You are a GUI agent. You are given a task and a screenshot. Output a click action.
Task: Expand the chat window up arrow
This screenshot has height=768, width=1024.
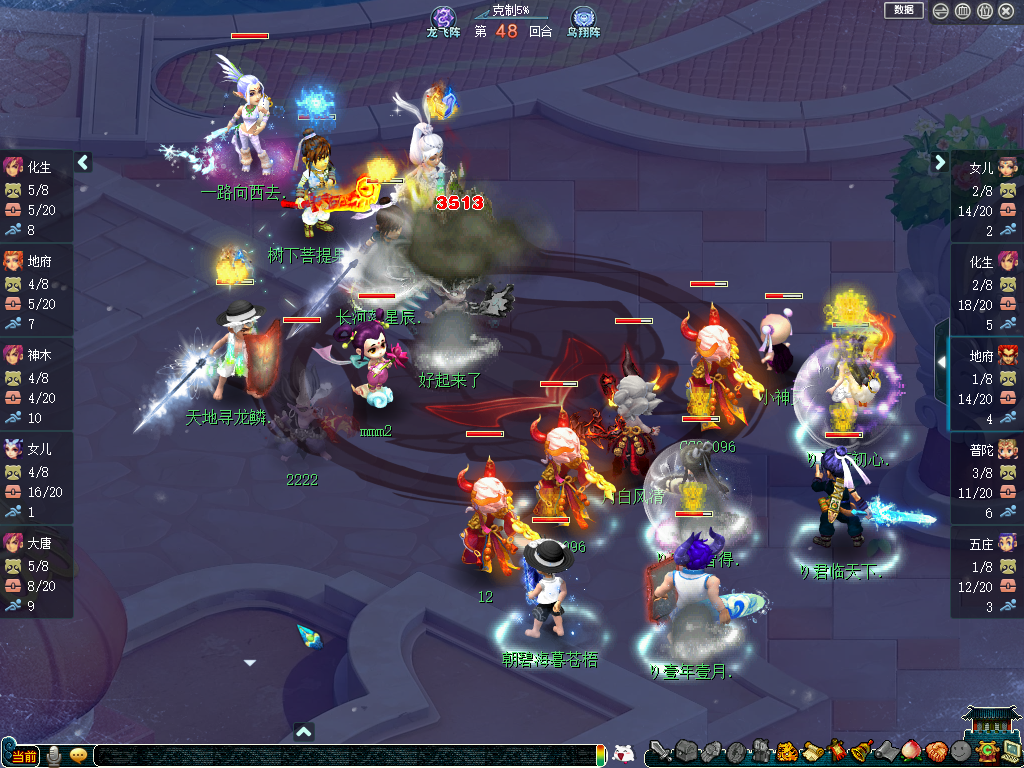(x=304, y=731)
